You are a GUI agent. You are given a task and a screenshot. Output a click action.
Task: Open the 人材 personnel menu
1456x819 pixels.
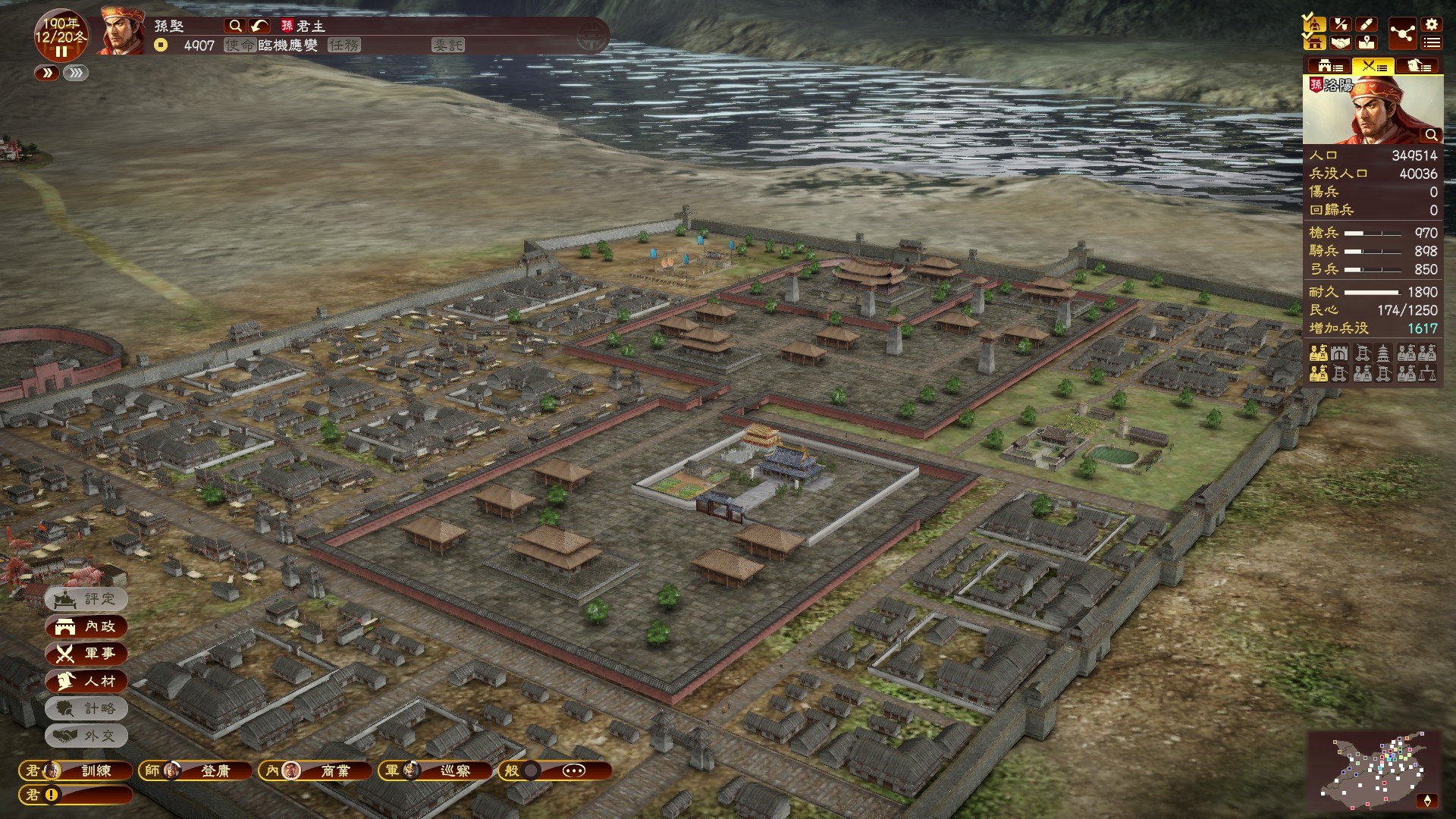(x=86, y=681)
